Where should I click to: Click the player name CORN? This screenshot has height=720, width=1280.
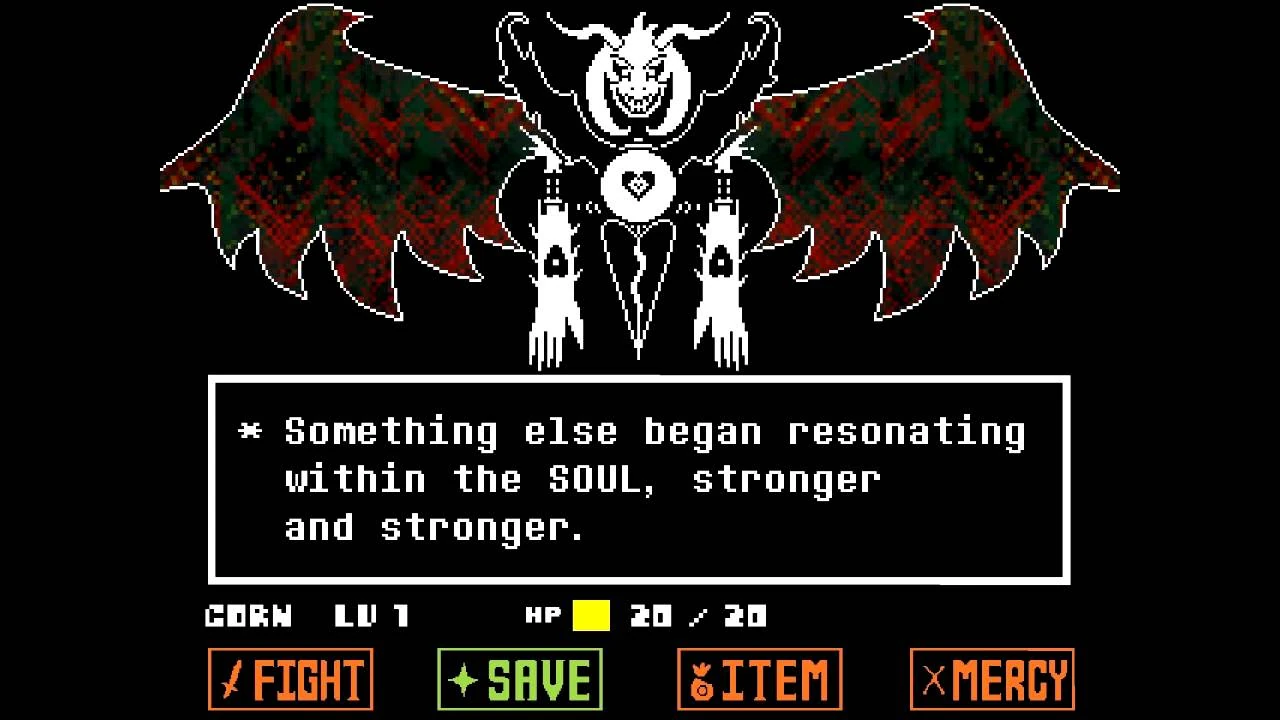pyautogui.click(x=248, y=616)
